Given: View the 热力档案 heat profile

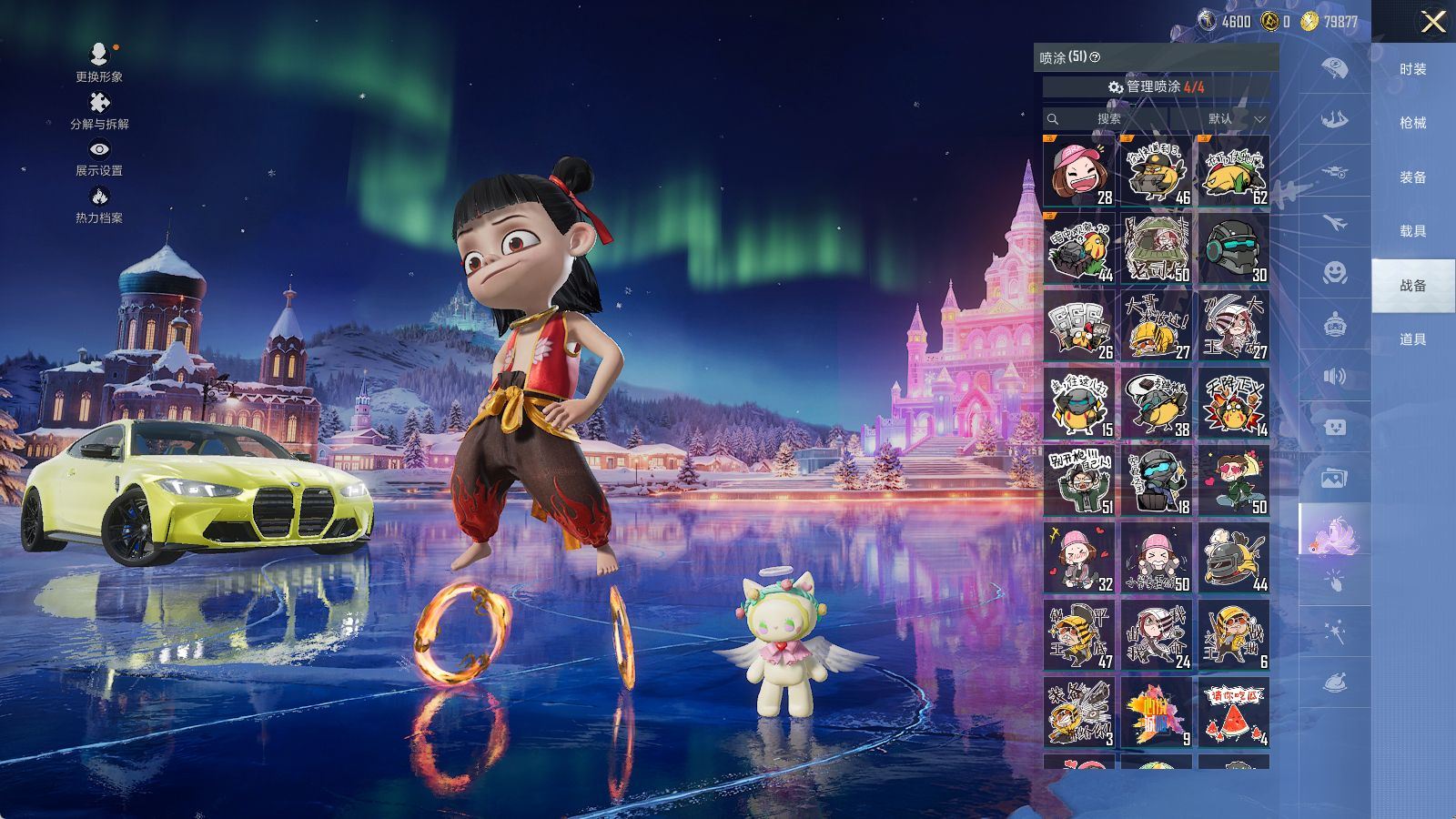Looking at the screenshot, I should [x=99, y=204].
